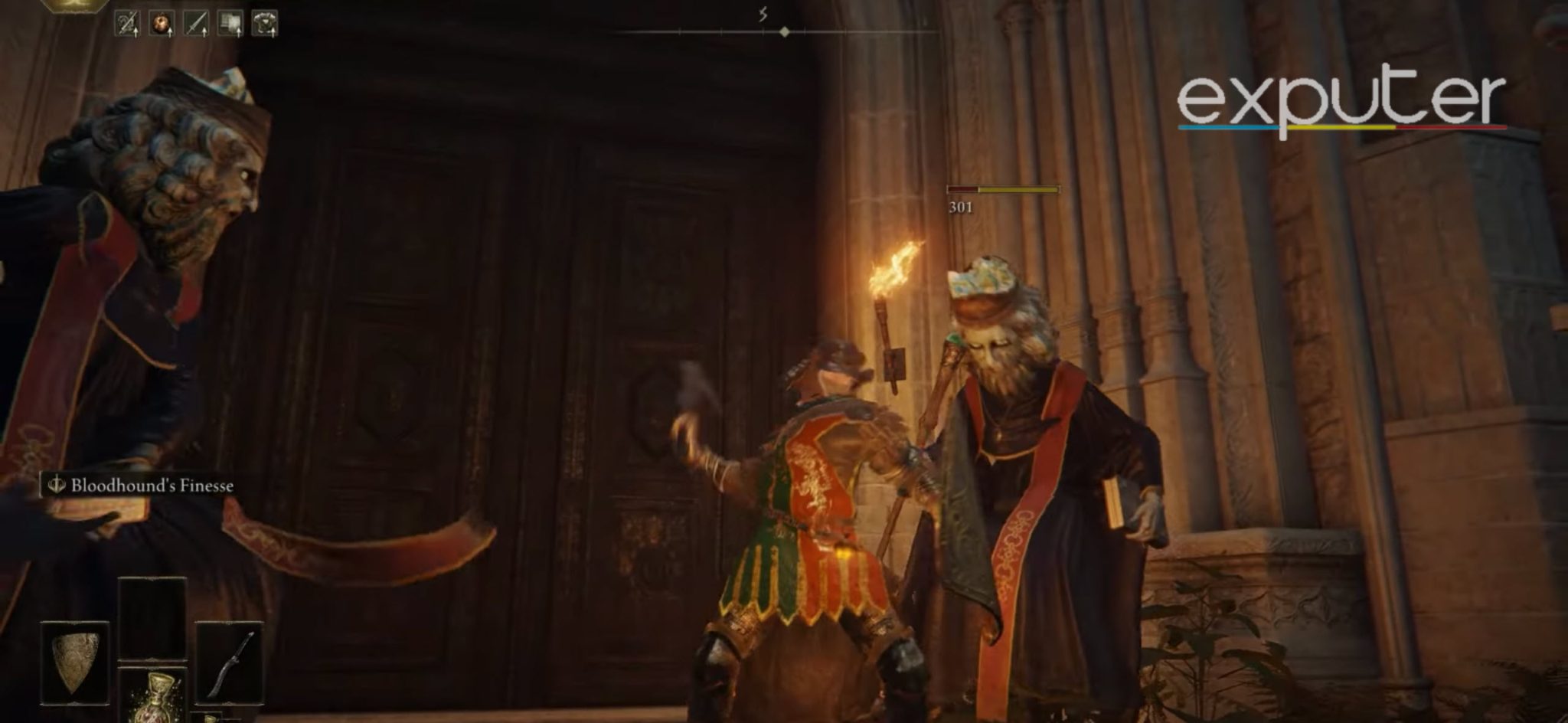This screenshot has width=1568, height=723.
Task: Click the compass bar diamond marker
Action: [x=784, y=31]
